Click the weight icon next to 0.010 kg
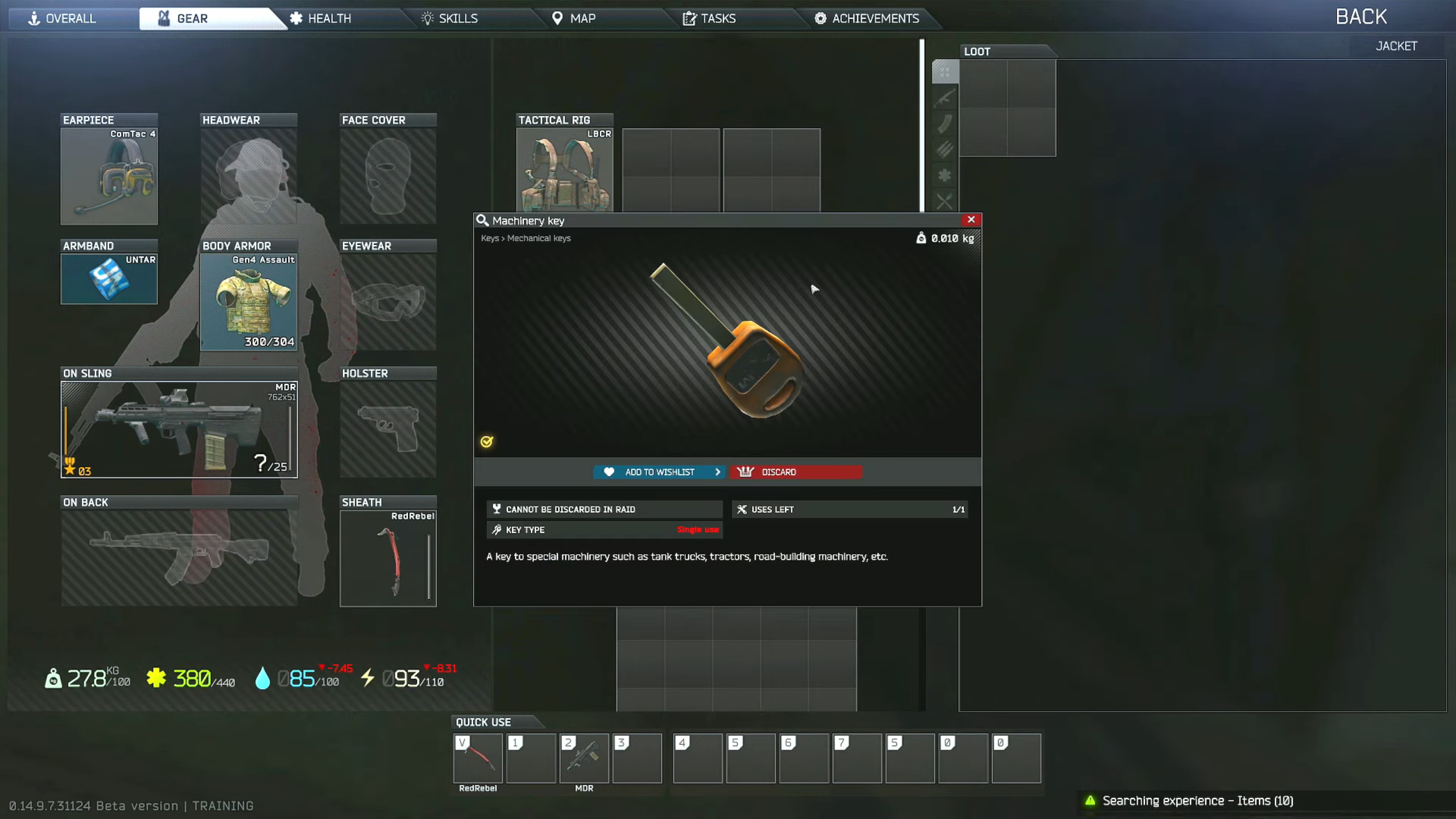This screenshot has width=1456, height=819. 923,239
